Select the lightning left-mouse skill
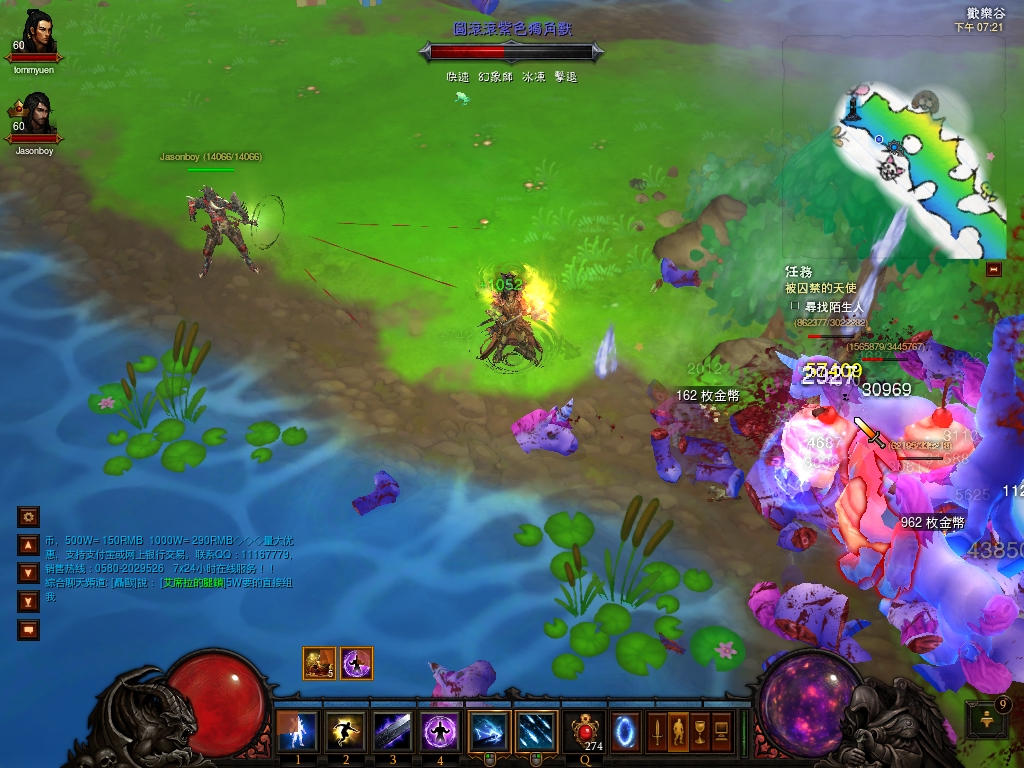 489,732
